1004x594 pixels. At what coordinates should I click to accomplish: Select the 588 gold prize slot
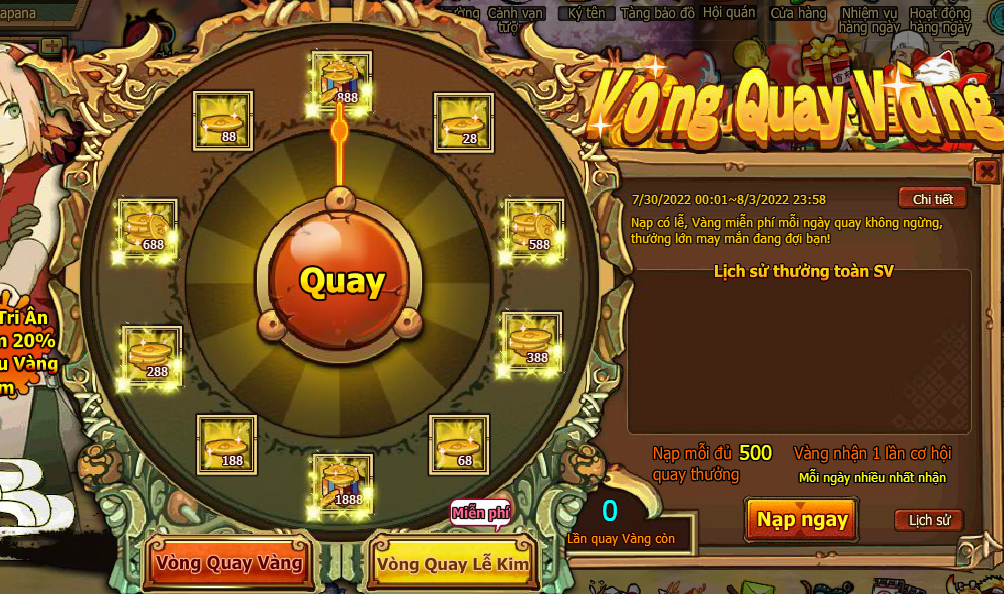[533, 228]
